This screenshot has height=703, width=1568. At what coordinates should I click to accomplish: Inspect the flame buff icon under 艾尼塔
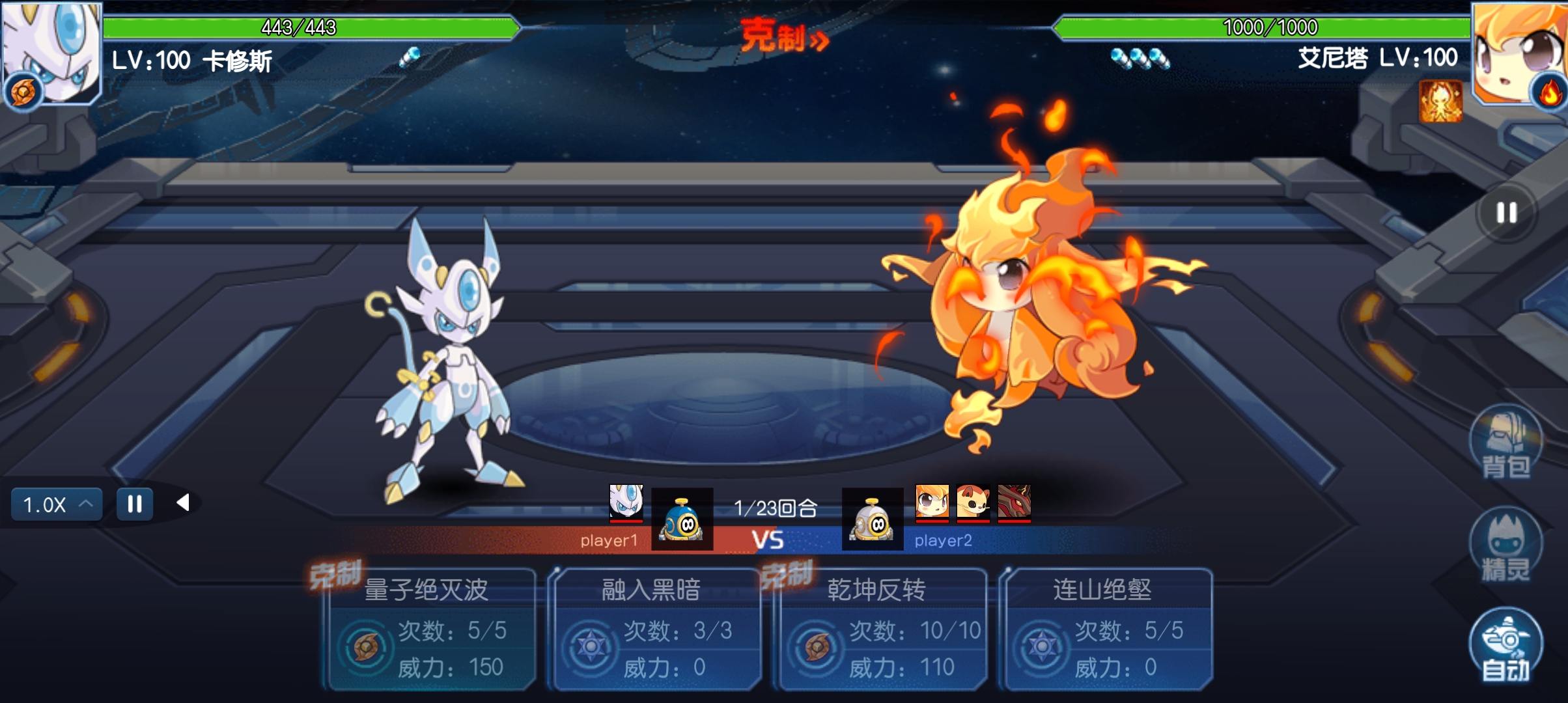(1440, 102)
